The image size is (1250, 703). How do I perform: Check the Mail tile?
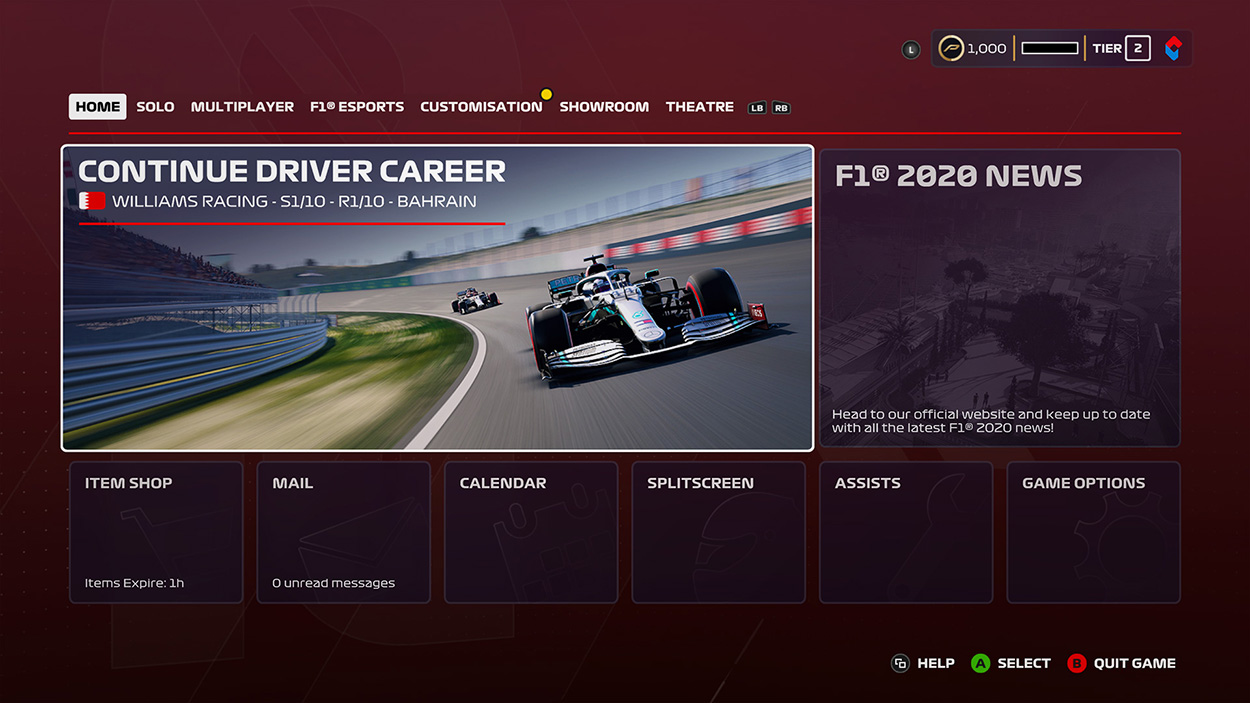[343, 532]
